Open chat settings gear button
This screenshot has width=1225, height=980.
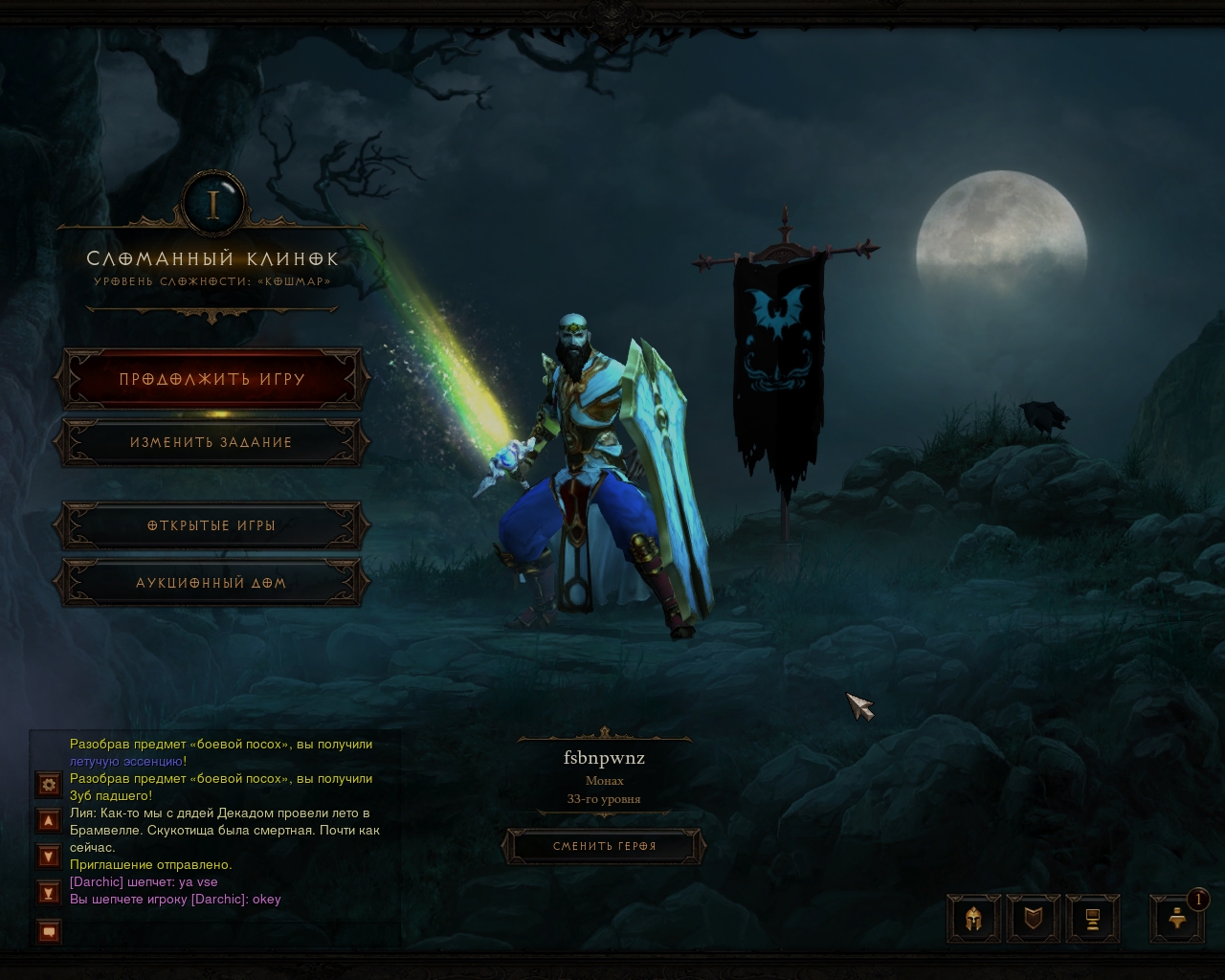pyautogui.click(x=49, y=785)
